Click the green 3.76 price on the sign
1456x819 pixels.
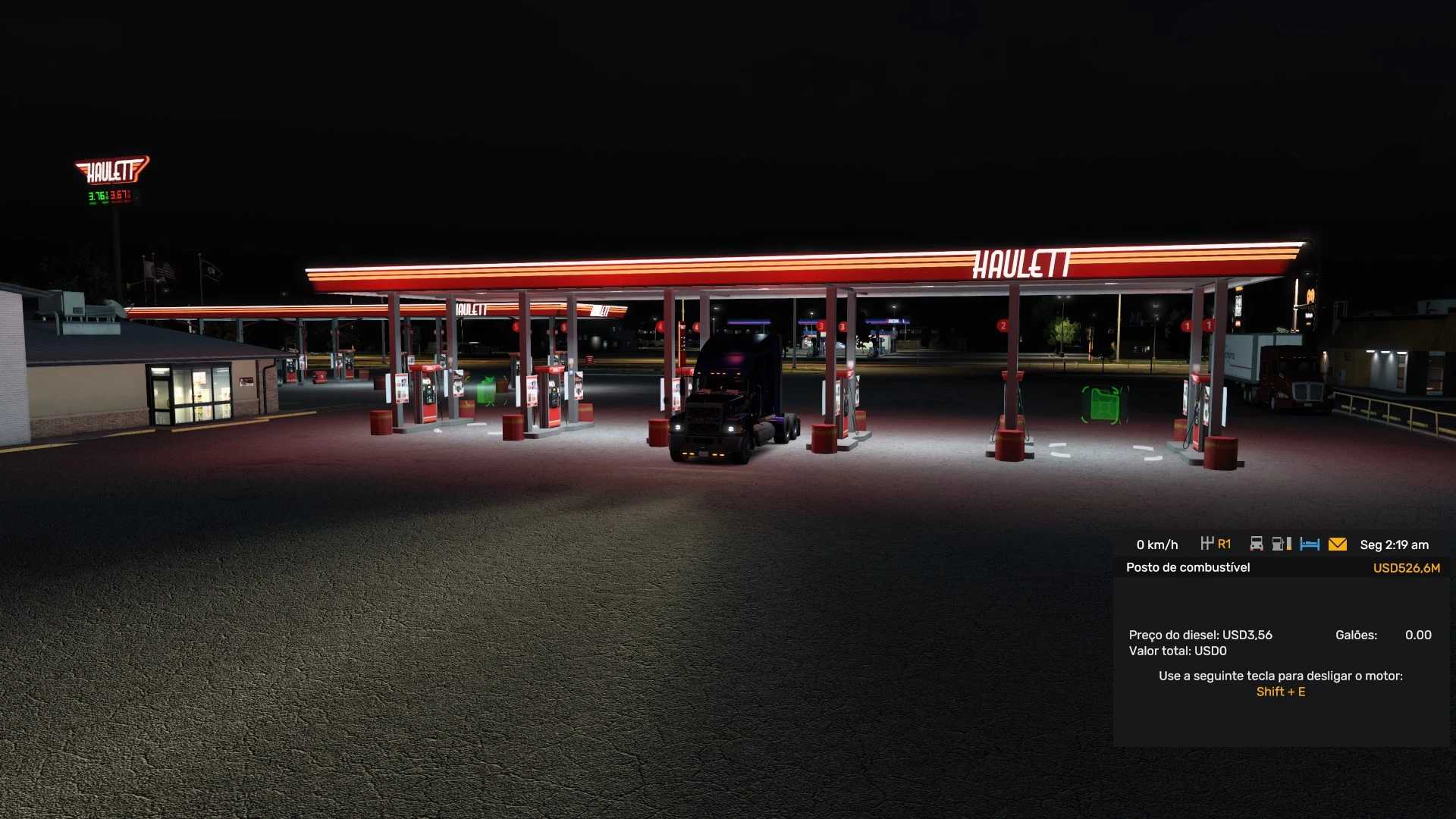pyautogui.click(x=96, y=197)
